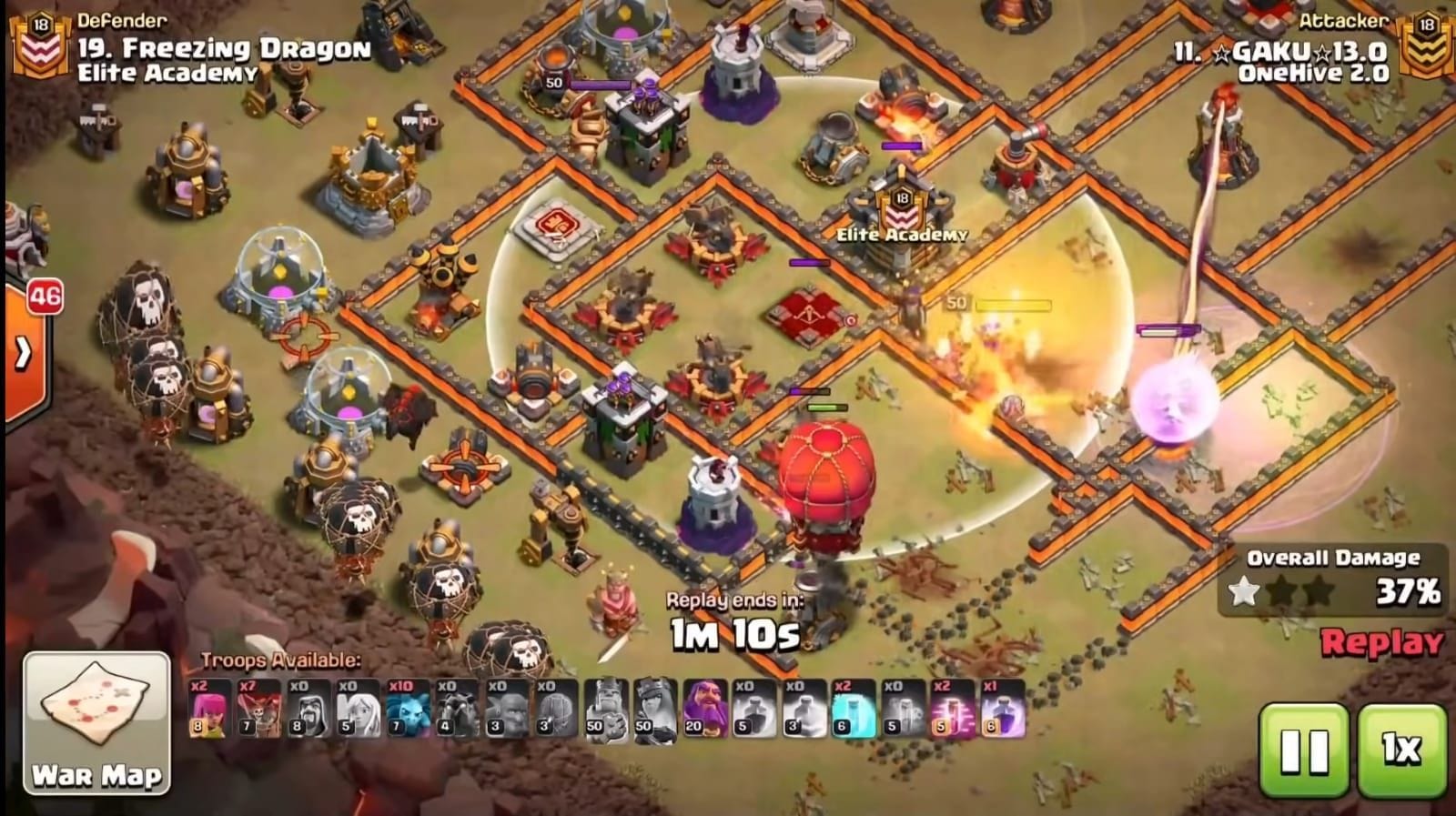This screenshot has height=816, width=1456.
Task: Select the light-blue Freeze spell slot
Action: pos(854,708)
